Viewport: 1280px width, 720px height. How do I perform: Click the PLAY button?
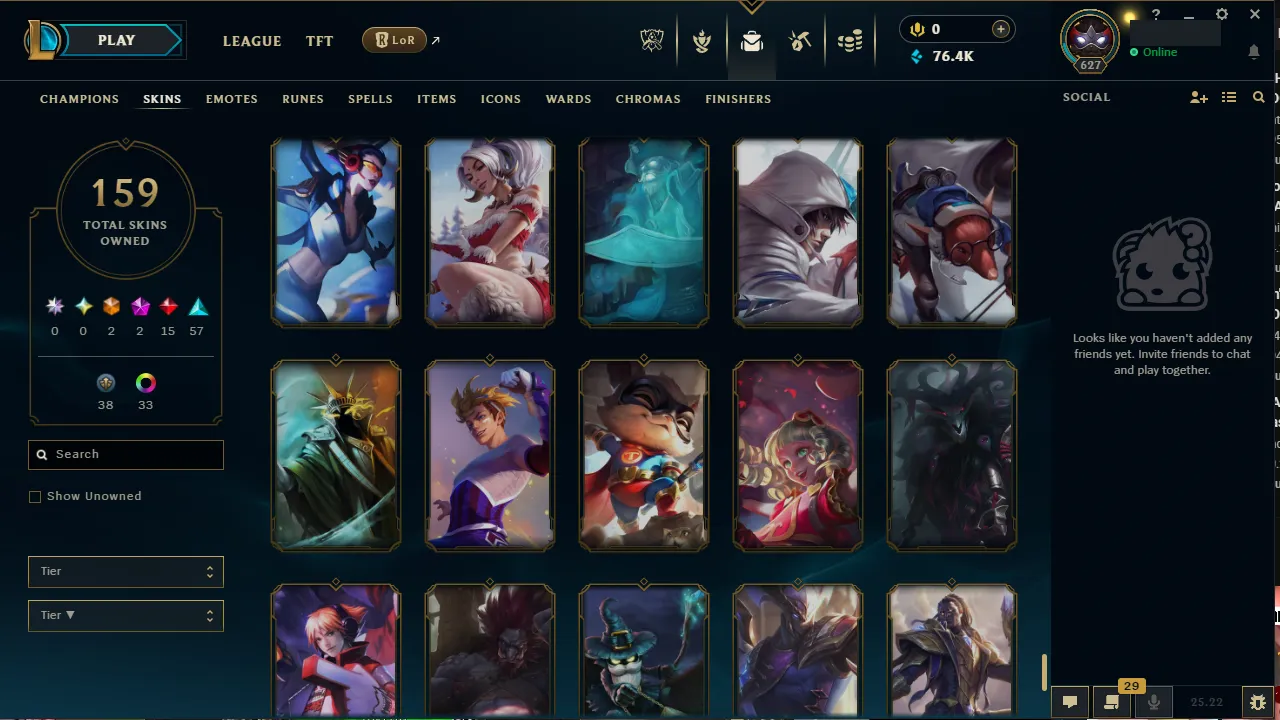point(115,40)
